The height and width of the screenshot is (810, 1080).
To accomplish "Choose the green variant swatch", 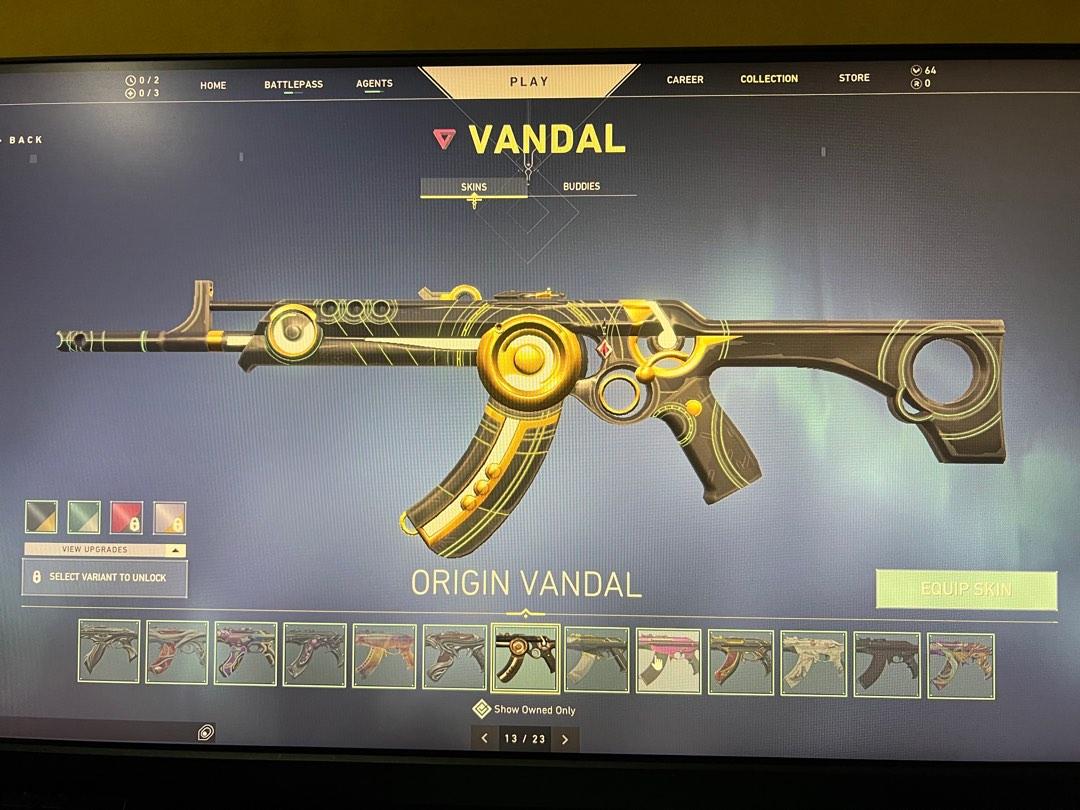I will [x=83, y=517].
